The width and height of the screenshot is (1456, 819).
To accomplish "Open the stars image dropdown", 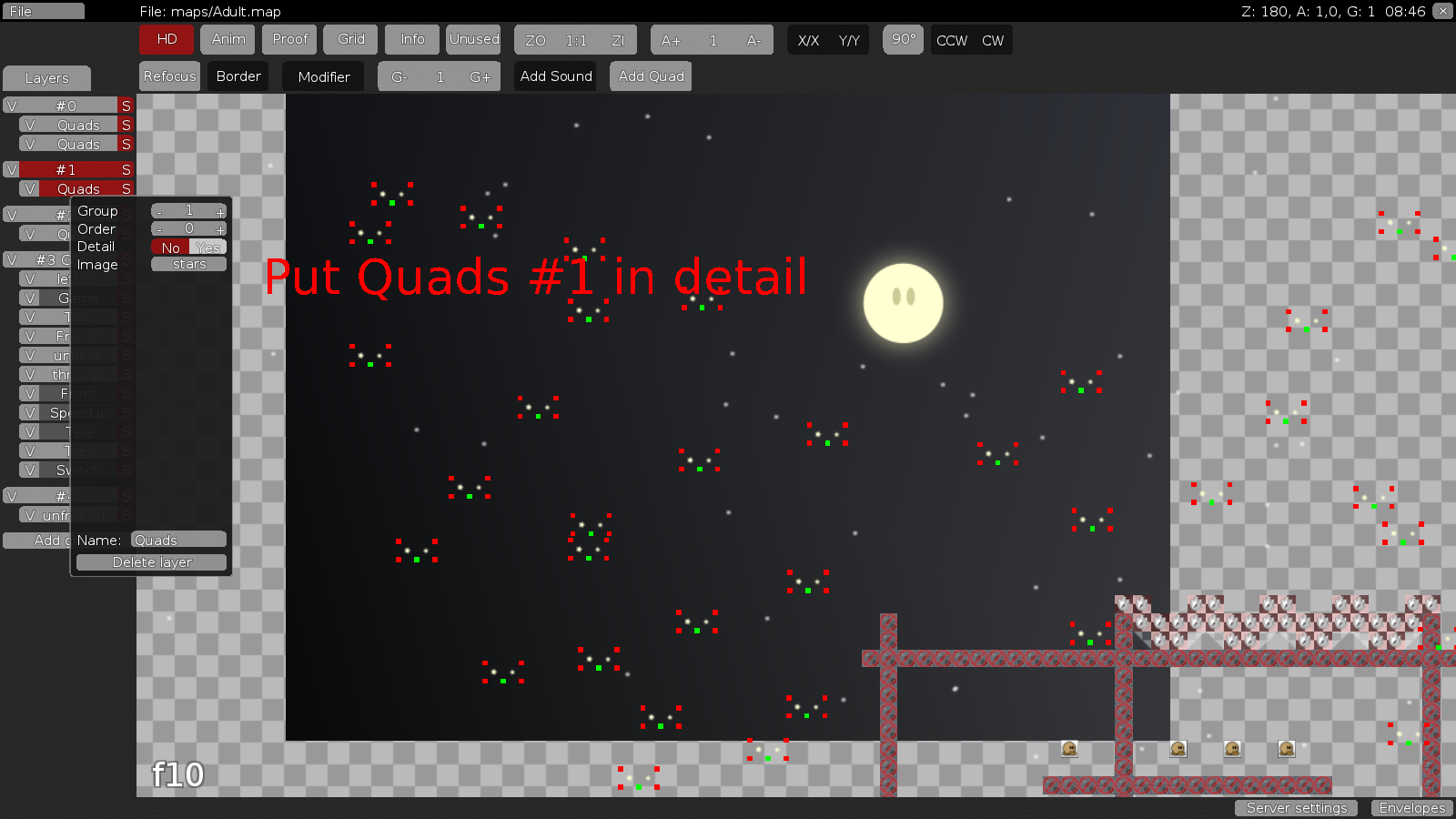I will pos(187,264).
